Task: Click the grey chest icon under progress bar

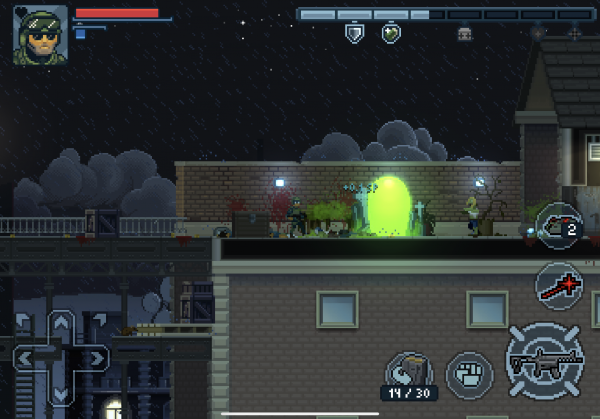Action: point(464,34)
